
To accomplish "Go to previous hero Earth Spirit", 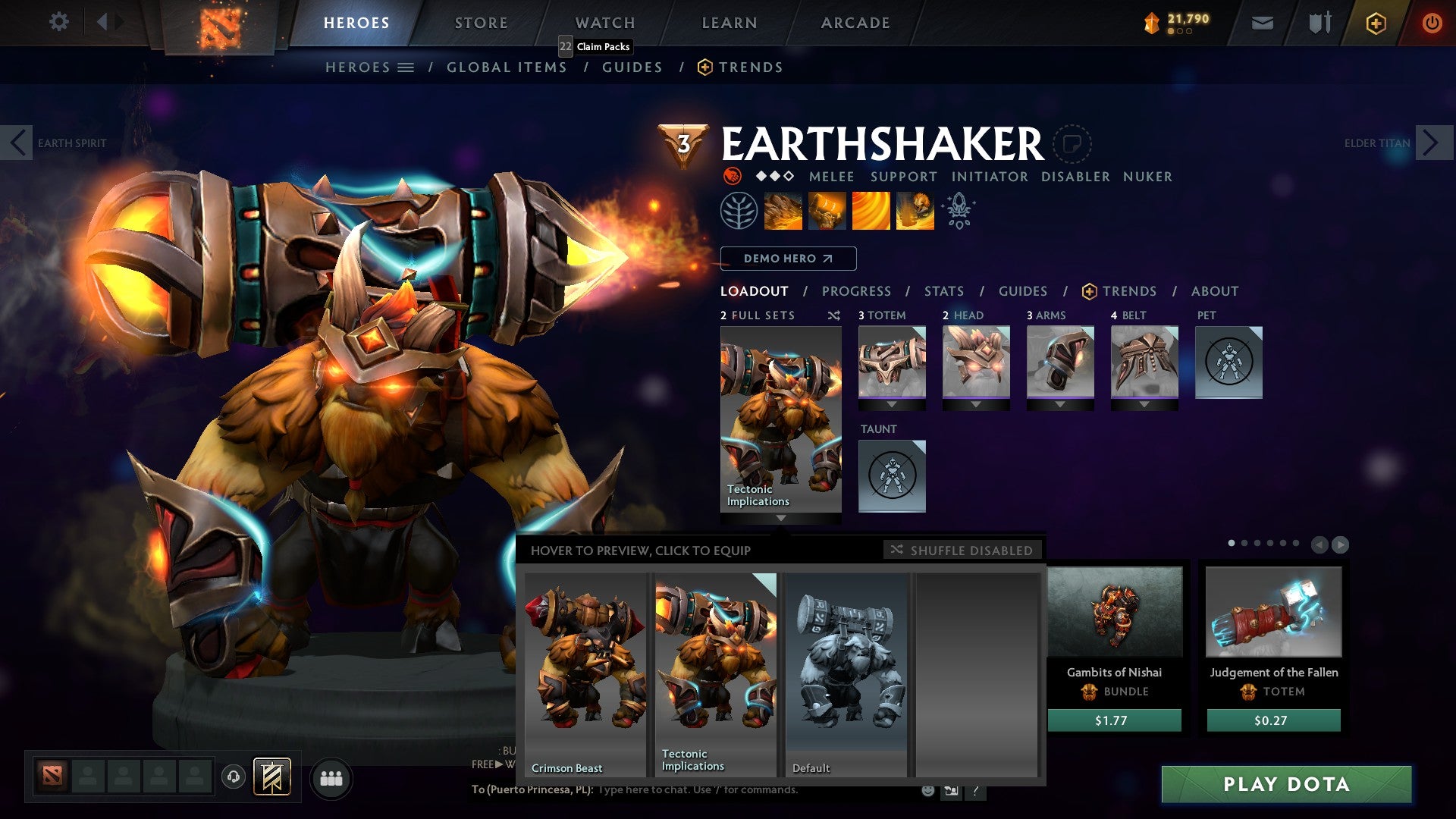I will pos(17,143).
